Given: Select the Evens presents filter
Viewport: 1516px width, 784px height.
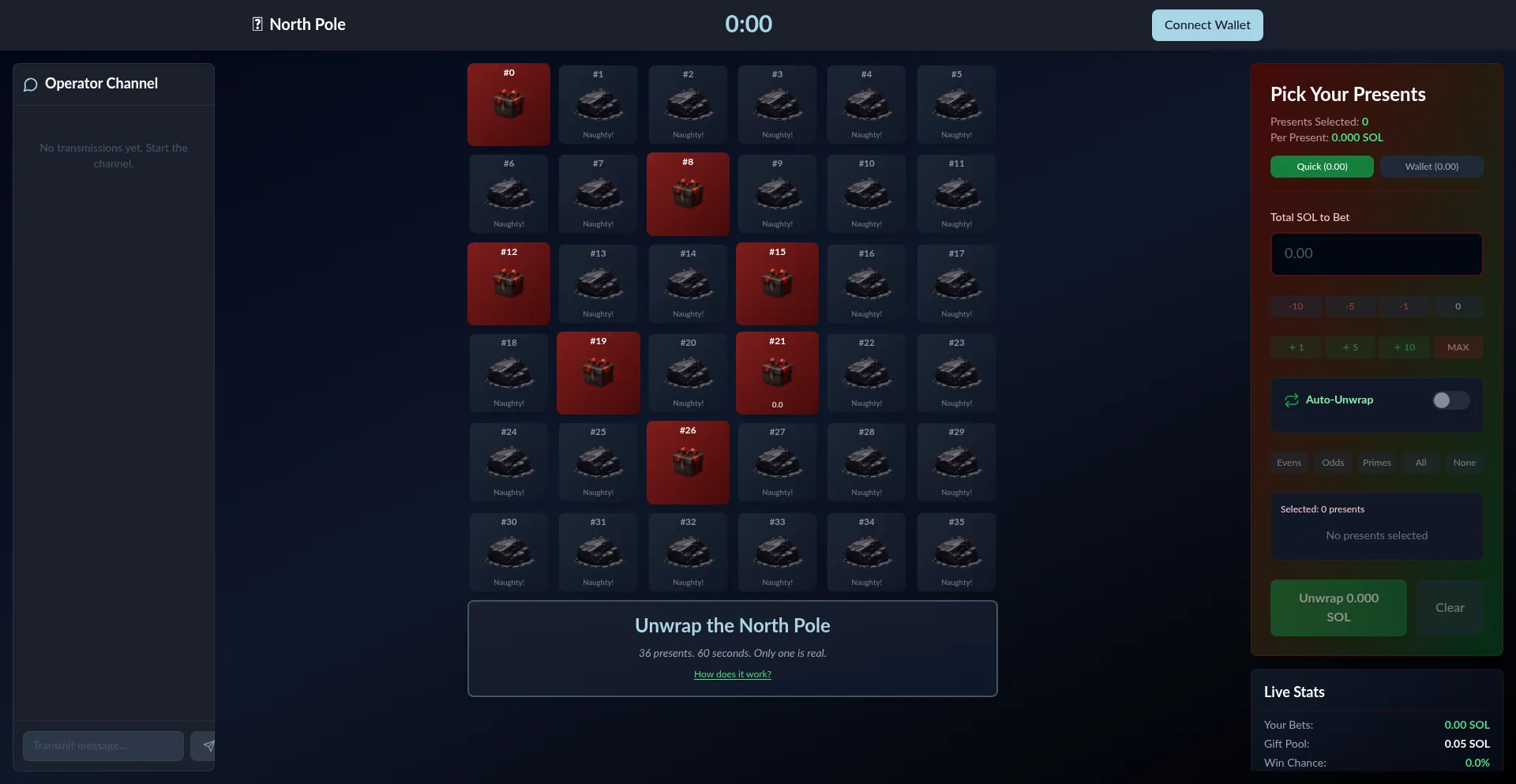Looking at the screenshot, I should [x=1289, y=463].
